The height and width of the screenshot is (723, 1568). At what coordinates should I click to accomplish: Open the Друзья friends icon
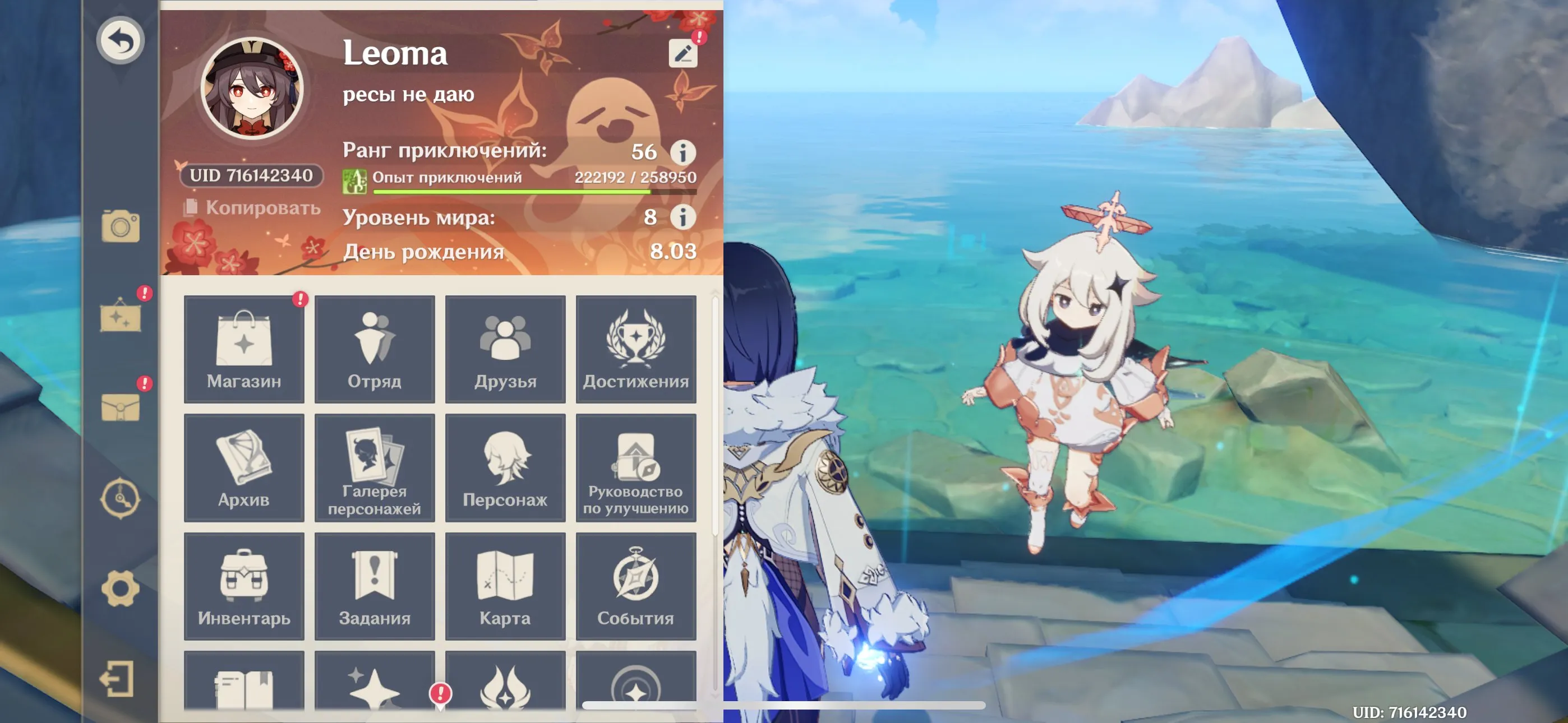click(505, 347)
